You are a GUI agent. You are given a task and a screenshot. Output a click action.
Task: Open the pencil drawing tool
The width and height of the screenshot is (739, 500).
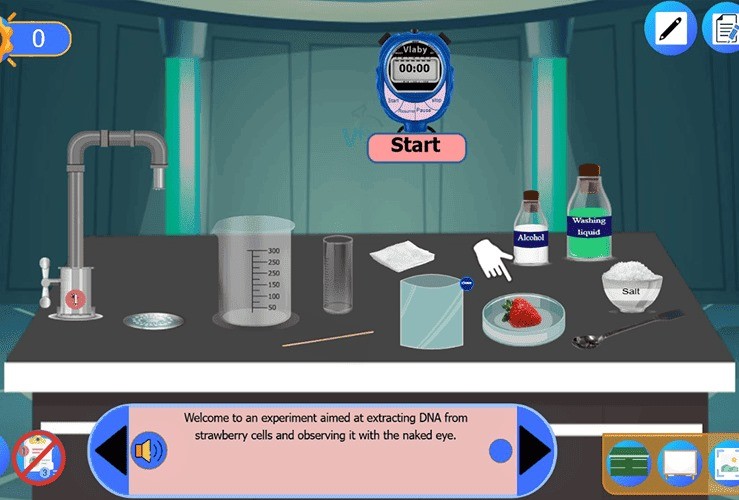(669, 27)
